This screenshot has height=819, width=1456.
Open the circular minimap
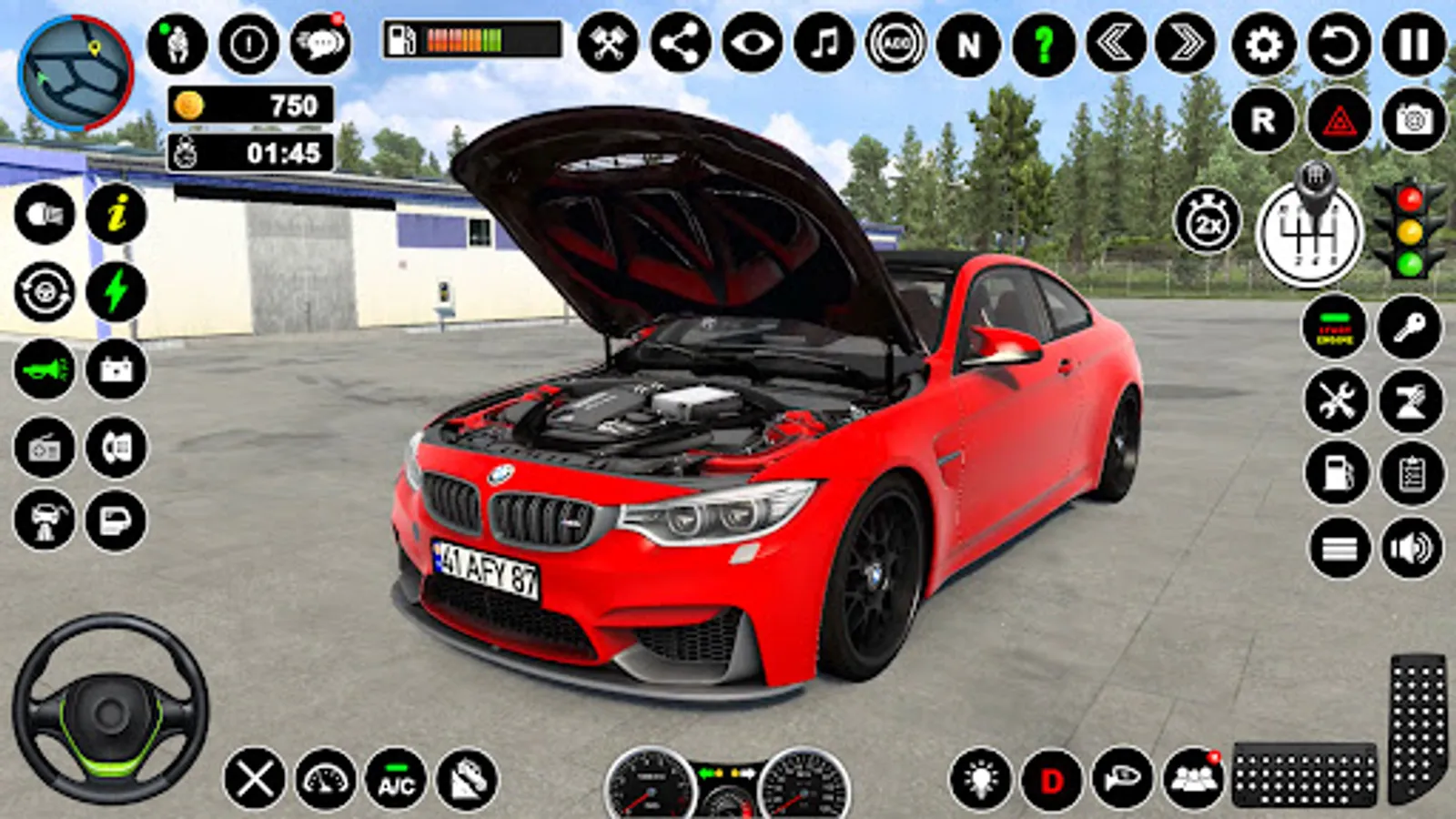pyautogui.click(x=76, y=73)
